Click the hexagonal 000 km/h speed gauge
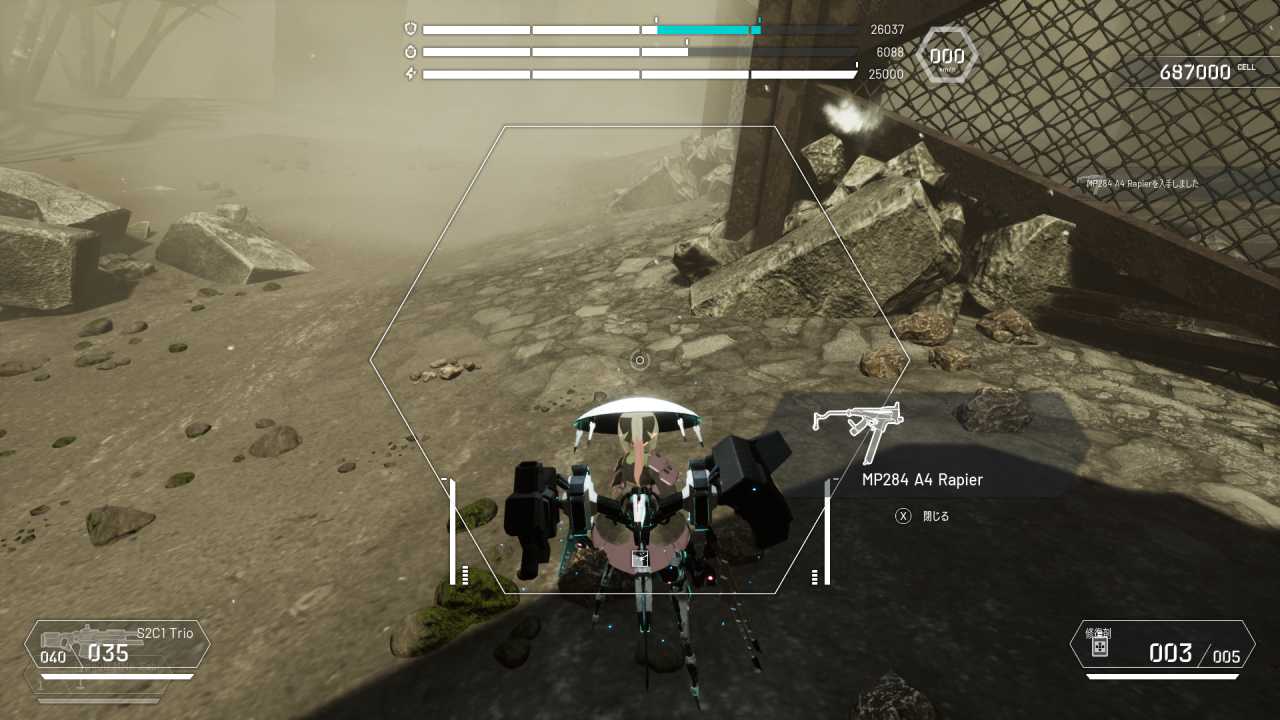The height and width of the screenshot is (720, 1280). click(945, 55)
